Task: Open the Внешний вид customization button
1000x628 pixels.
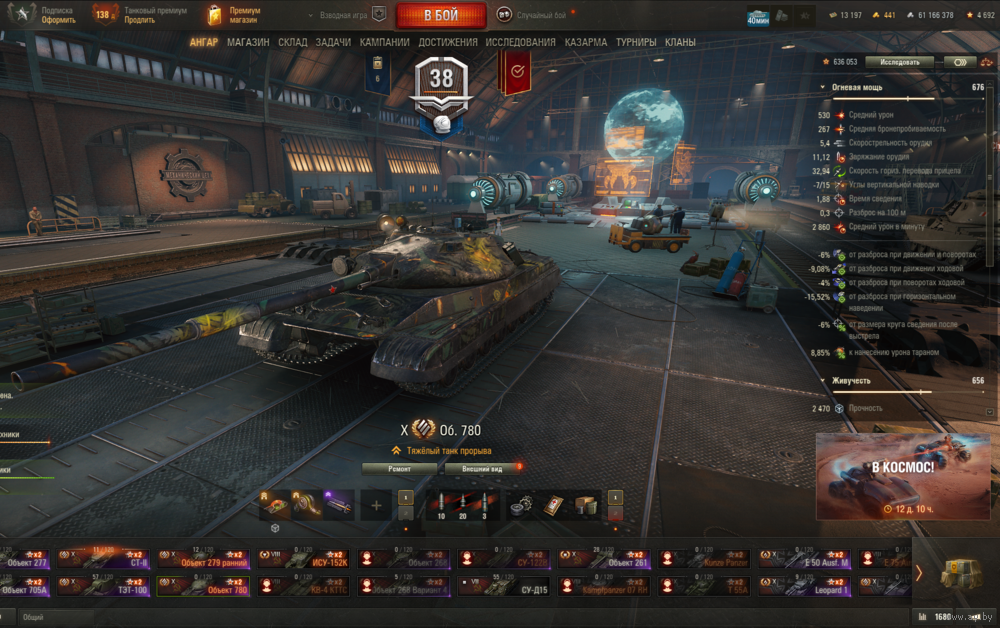Action: click(x=482, y=467)
